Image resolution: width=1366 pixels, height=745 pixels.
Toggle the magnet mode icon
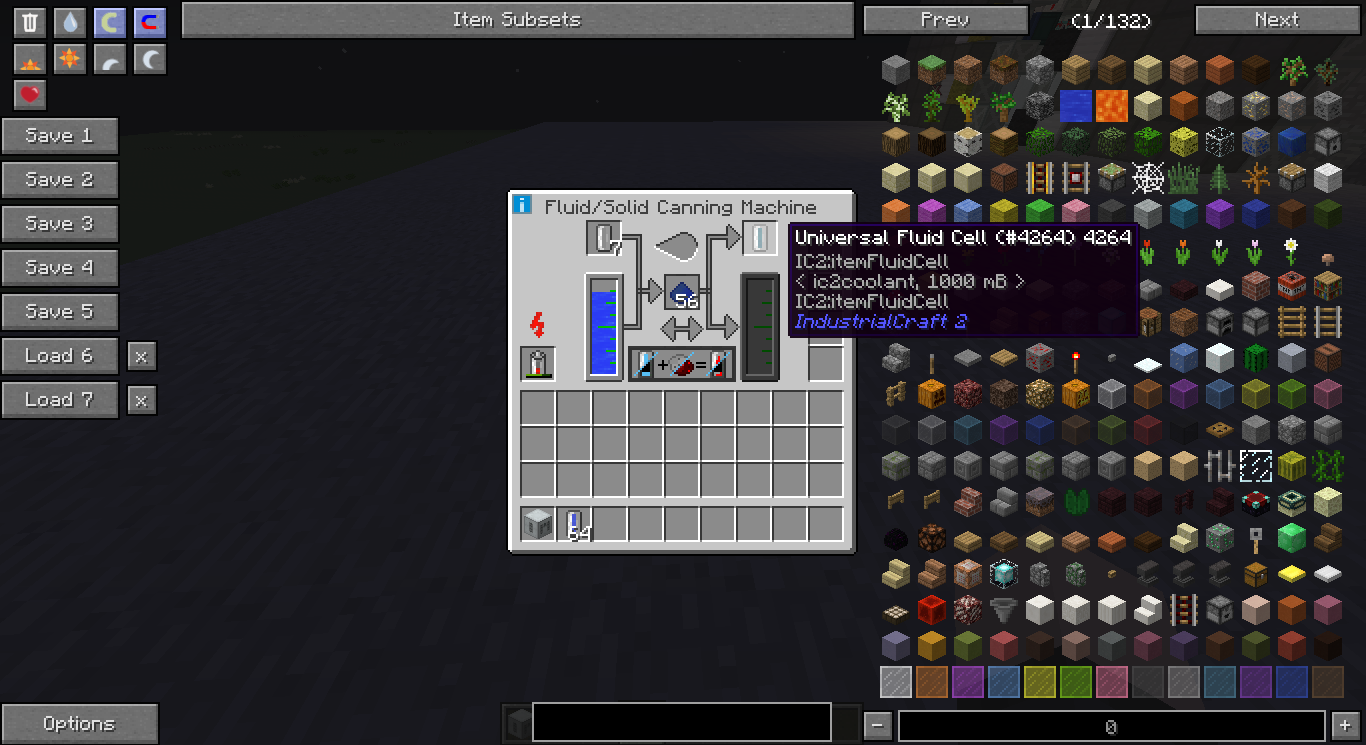pos(149,22)
